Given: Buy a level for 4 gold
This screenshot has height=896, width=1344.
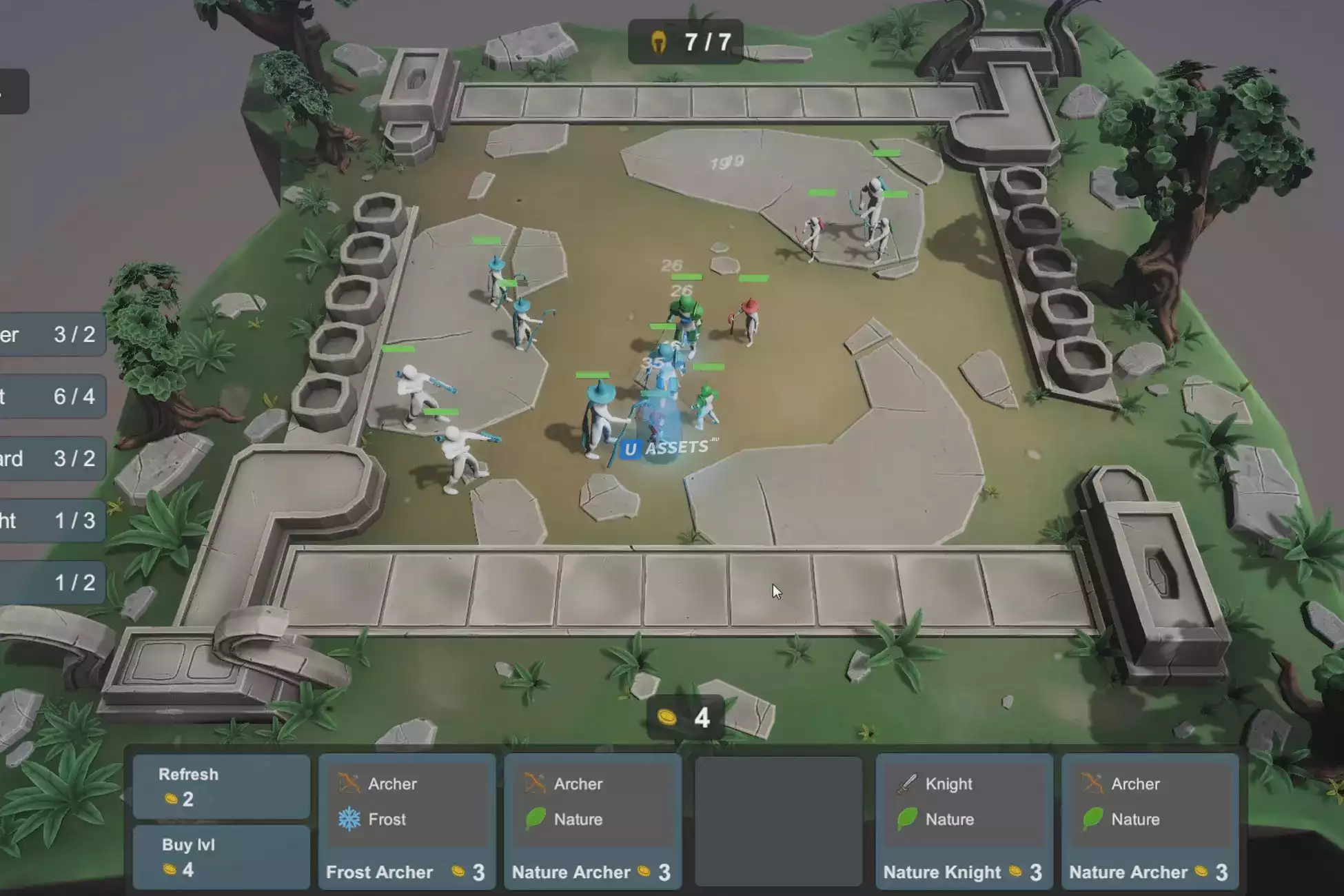Looking at the screenshot, I should (x=221, y=857).
